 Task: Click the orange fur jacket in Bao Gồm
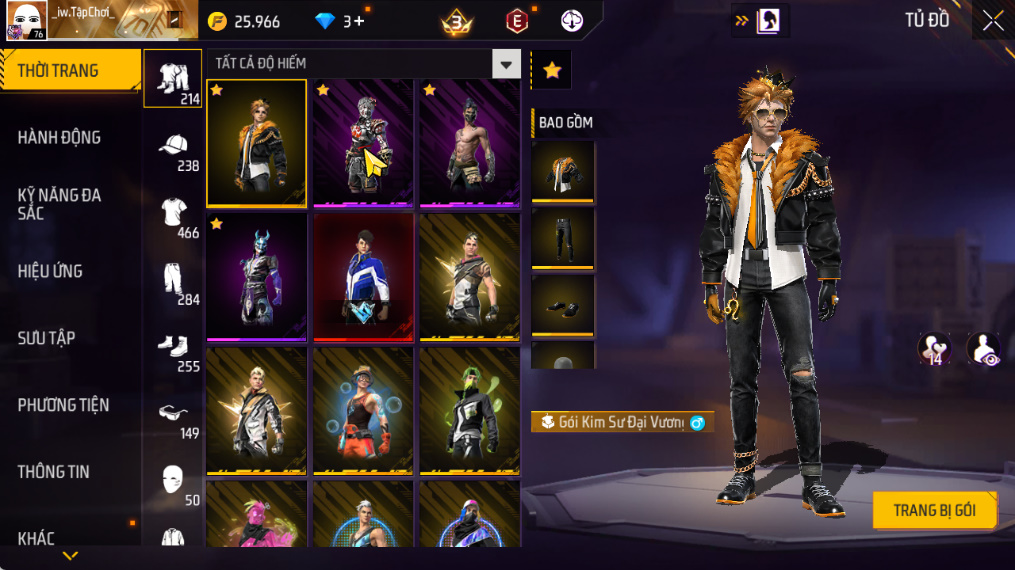click(563, 172)
